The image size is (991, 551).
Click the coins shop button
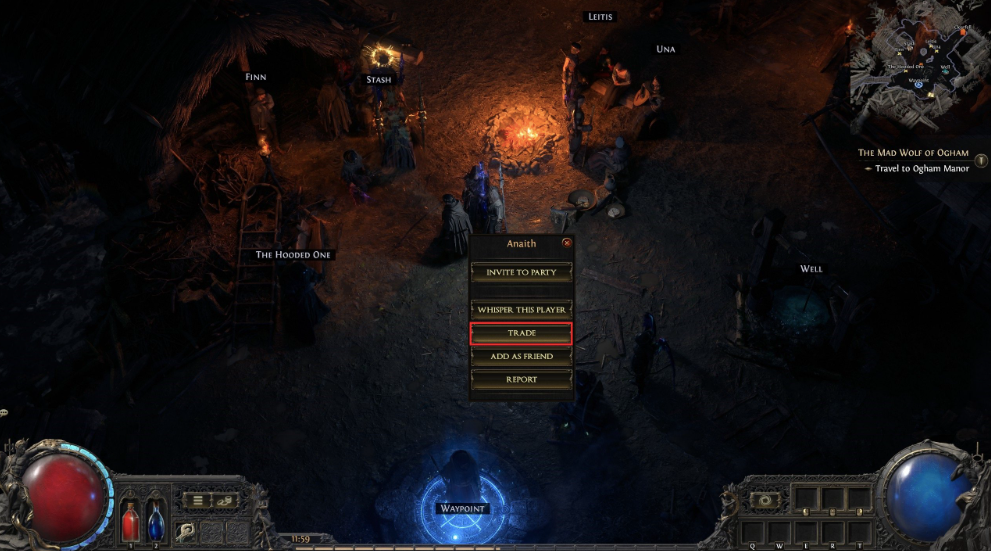[x=225, y=500]
